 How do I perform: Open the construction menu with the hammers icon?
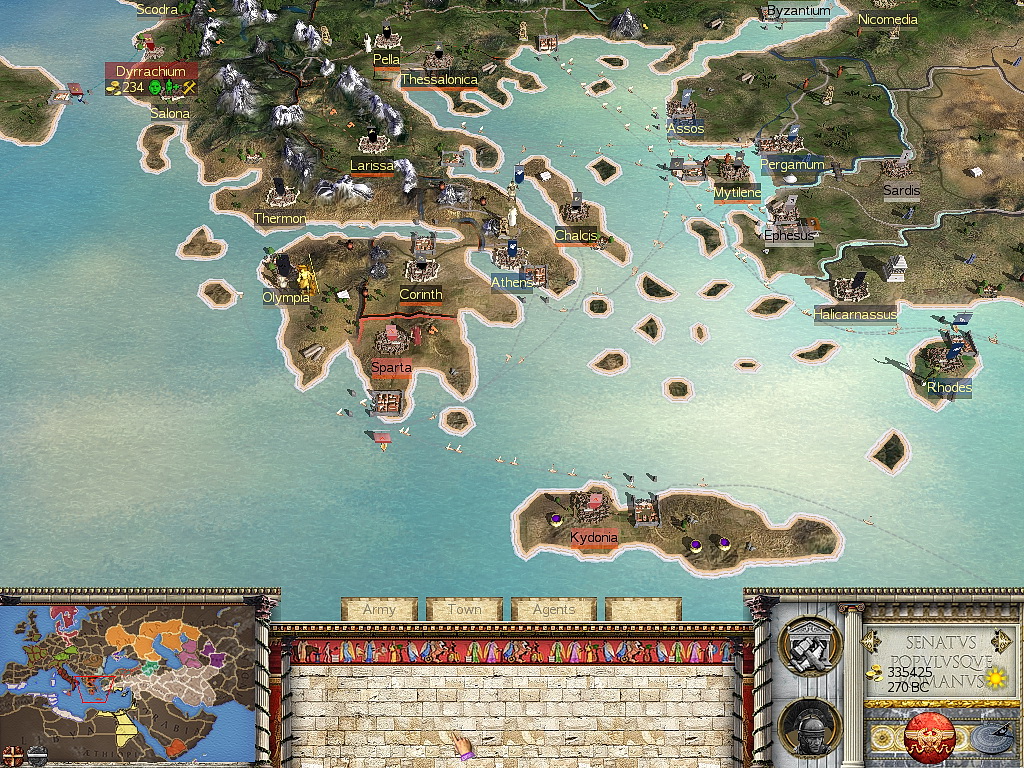809,647
